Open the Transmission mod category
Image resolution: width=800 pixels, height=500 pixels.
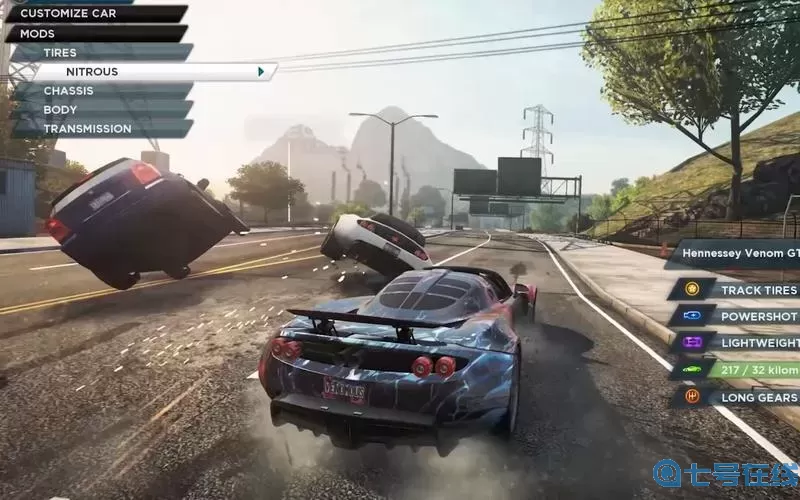point(100,129)
